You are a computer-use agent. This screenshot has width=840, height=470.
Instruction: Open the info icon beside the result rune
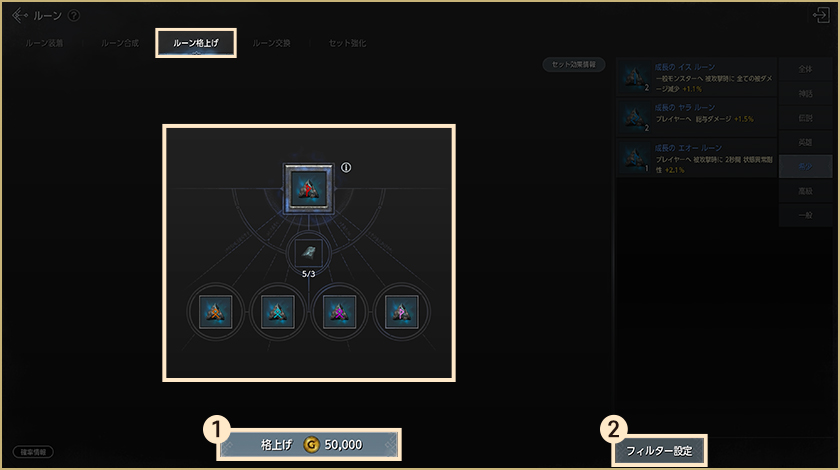(x=346, y=167)
